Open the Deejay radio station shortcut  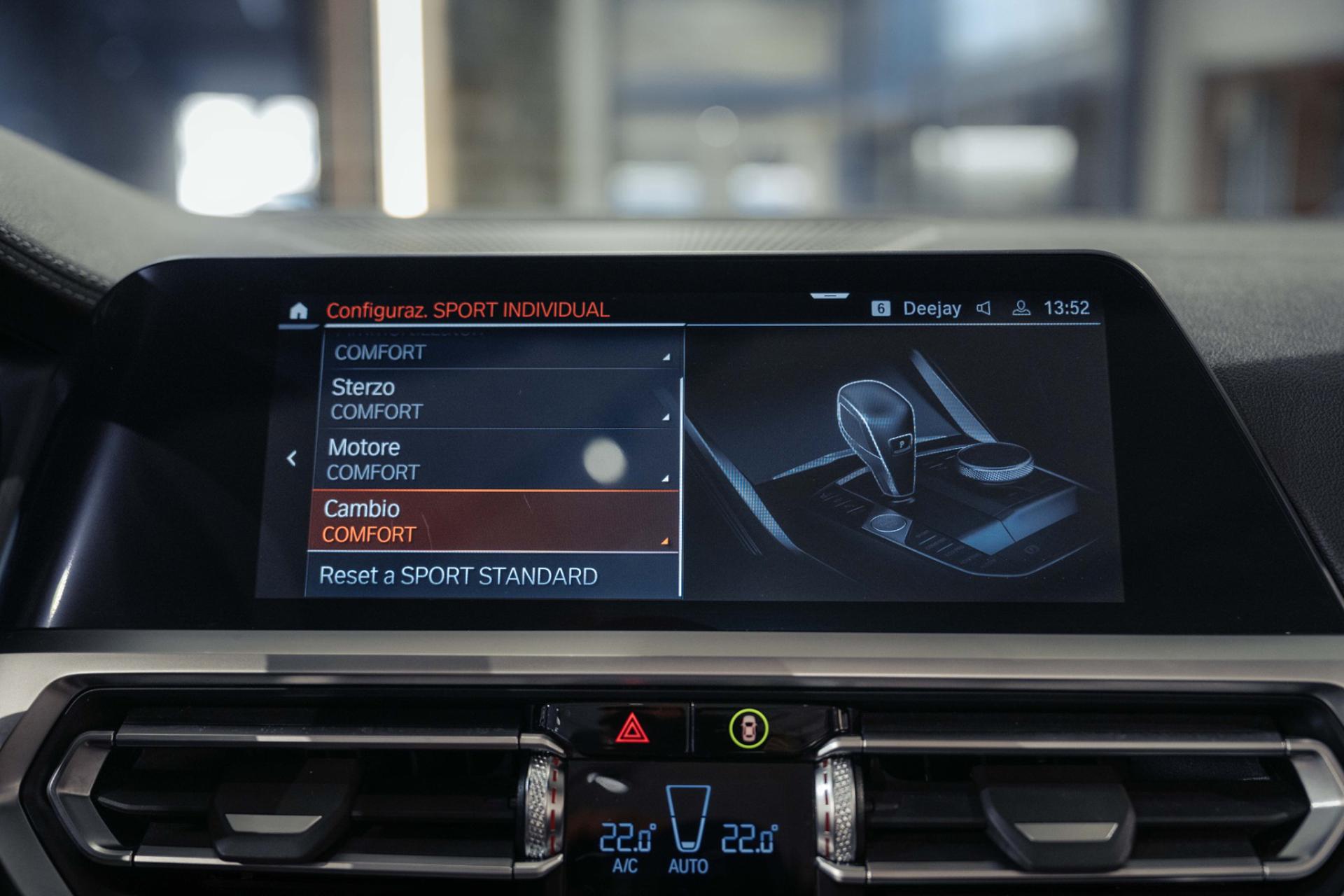point(931,309)
